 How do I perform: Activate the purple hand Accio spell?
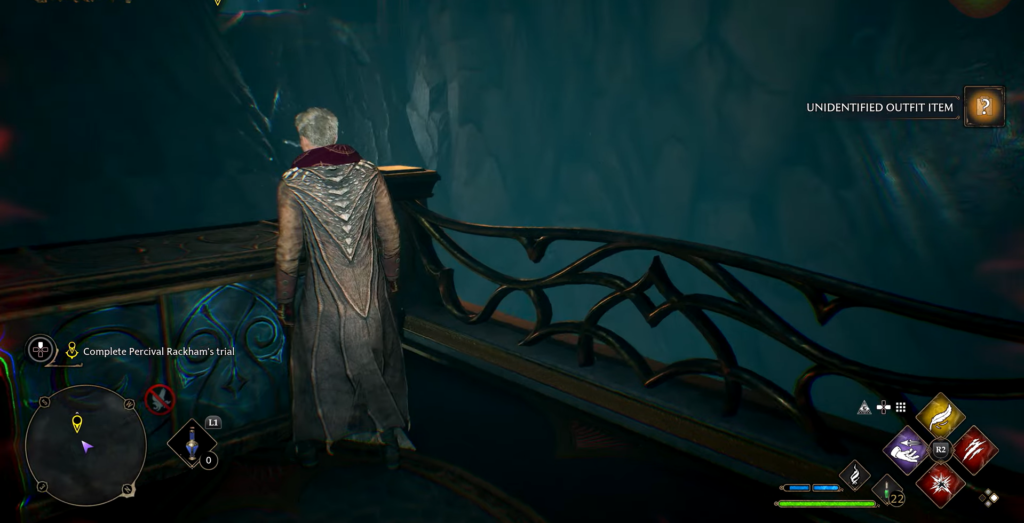pos(907,449)
